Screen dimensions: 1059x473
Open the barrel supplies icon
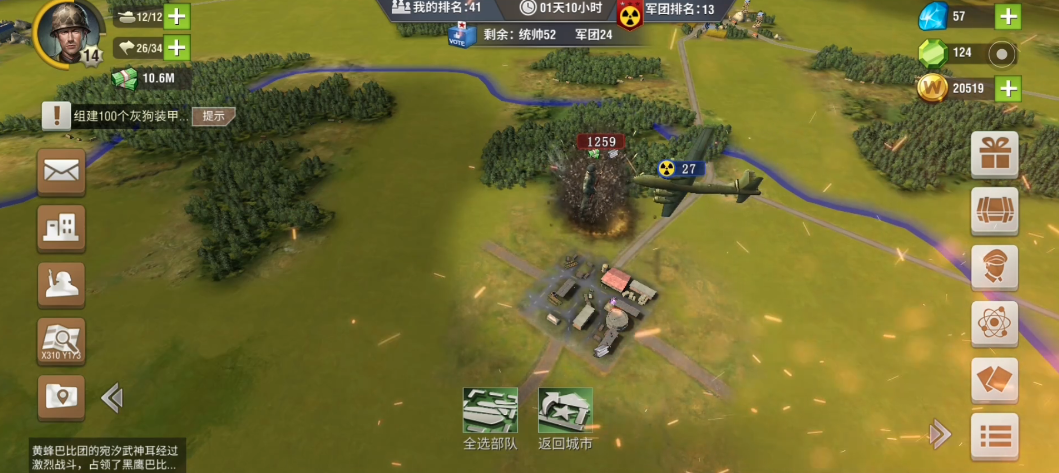994,211
